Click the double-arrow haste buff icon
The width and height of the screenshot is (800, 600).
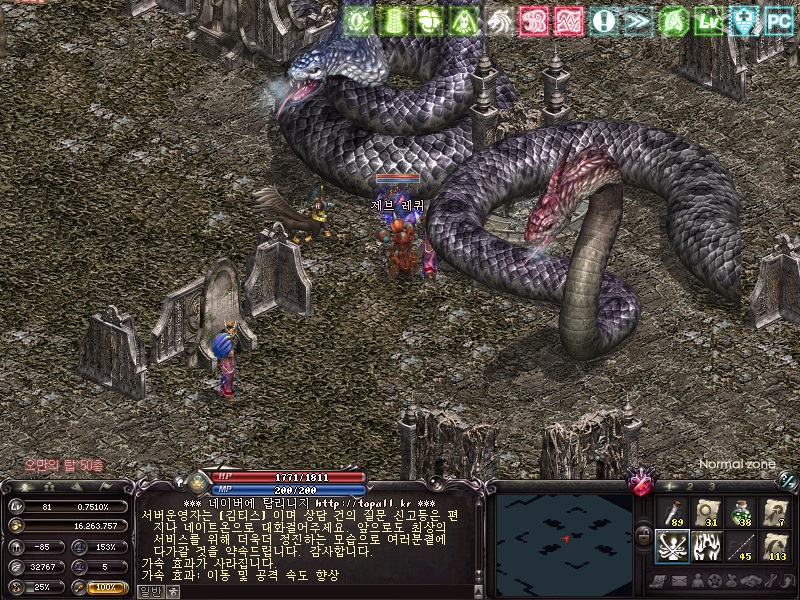point(634,21)
